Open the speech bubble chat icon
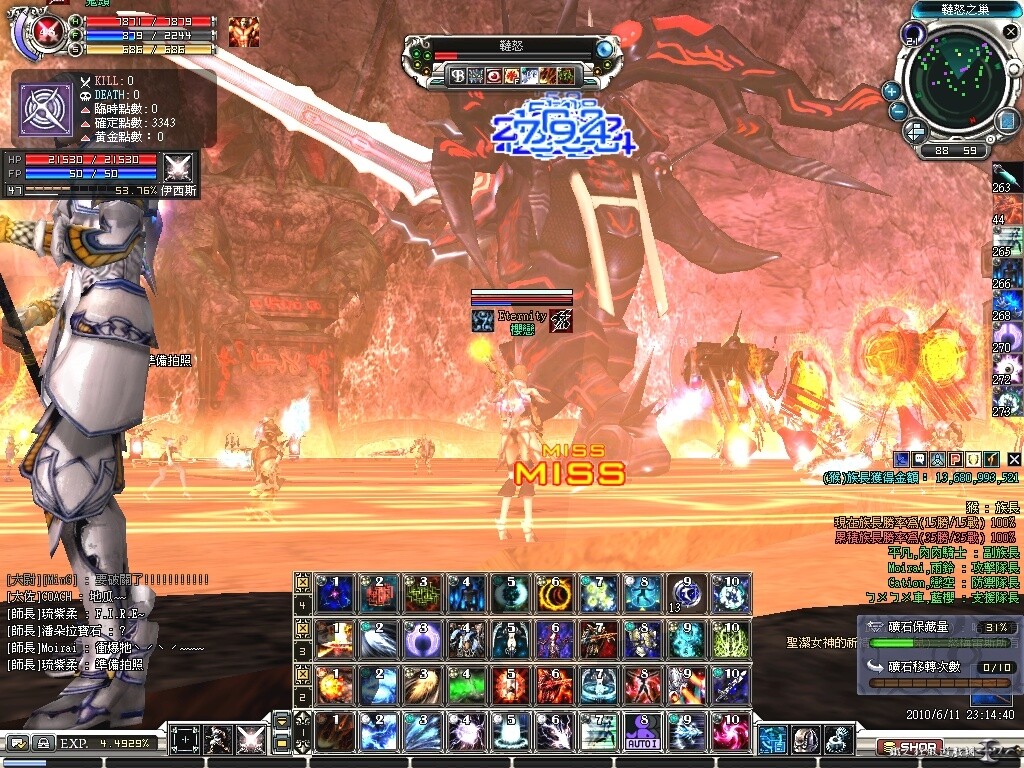 pos(918,458)
